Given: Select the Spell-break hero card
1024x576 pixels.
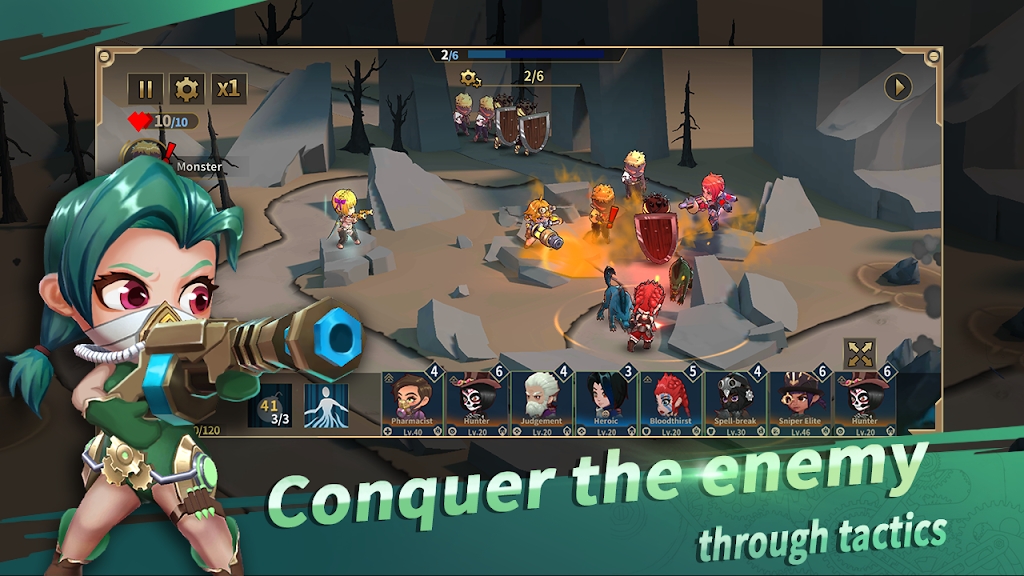Looking at the screenshot, I should [735, 402].
